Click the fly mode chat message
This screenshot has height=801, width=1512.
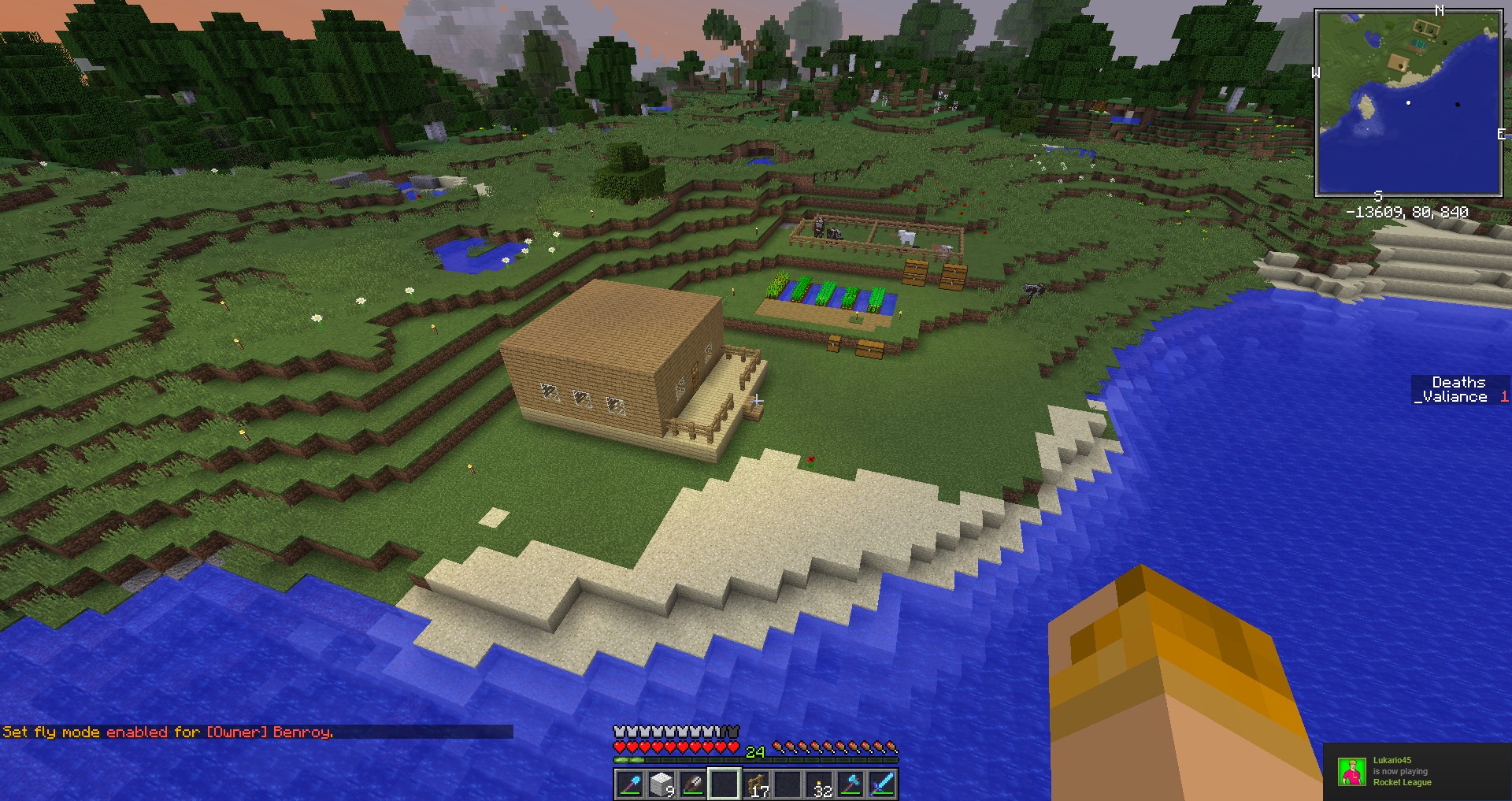point(169,732)
